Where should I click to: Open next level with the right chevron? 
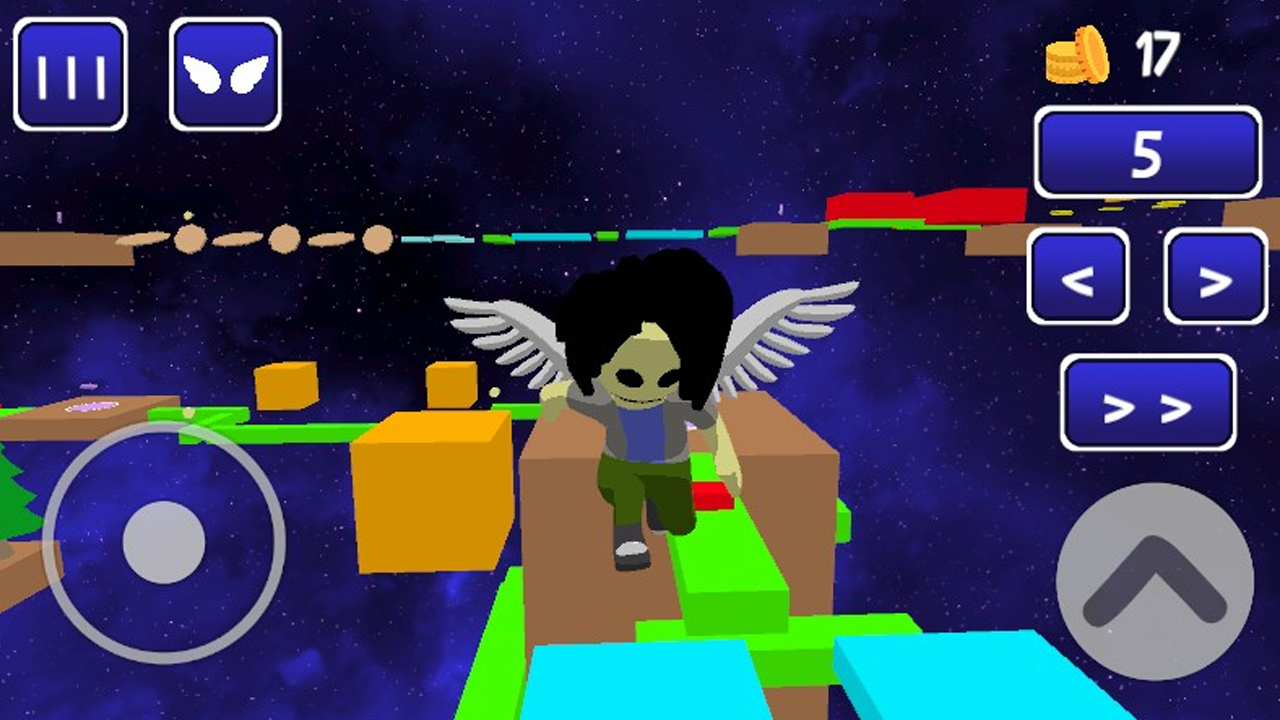pyautogui.click(x=1213, y=281)
